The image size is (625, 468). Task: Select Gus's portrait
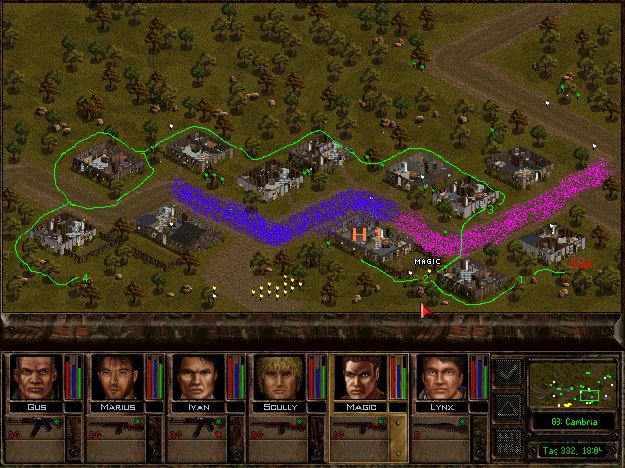coord(36,377)
